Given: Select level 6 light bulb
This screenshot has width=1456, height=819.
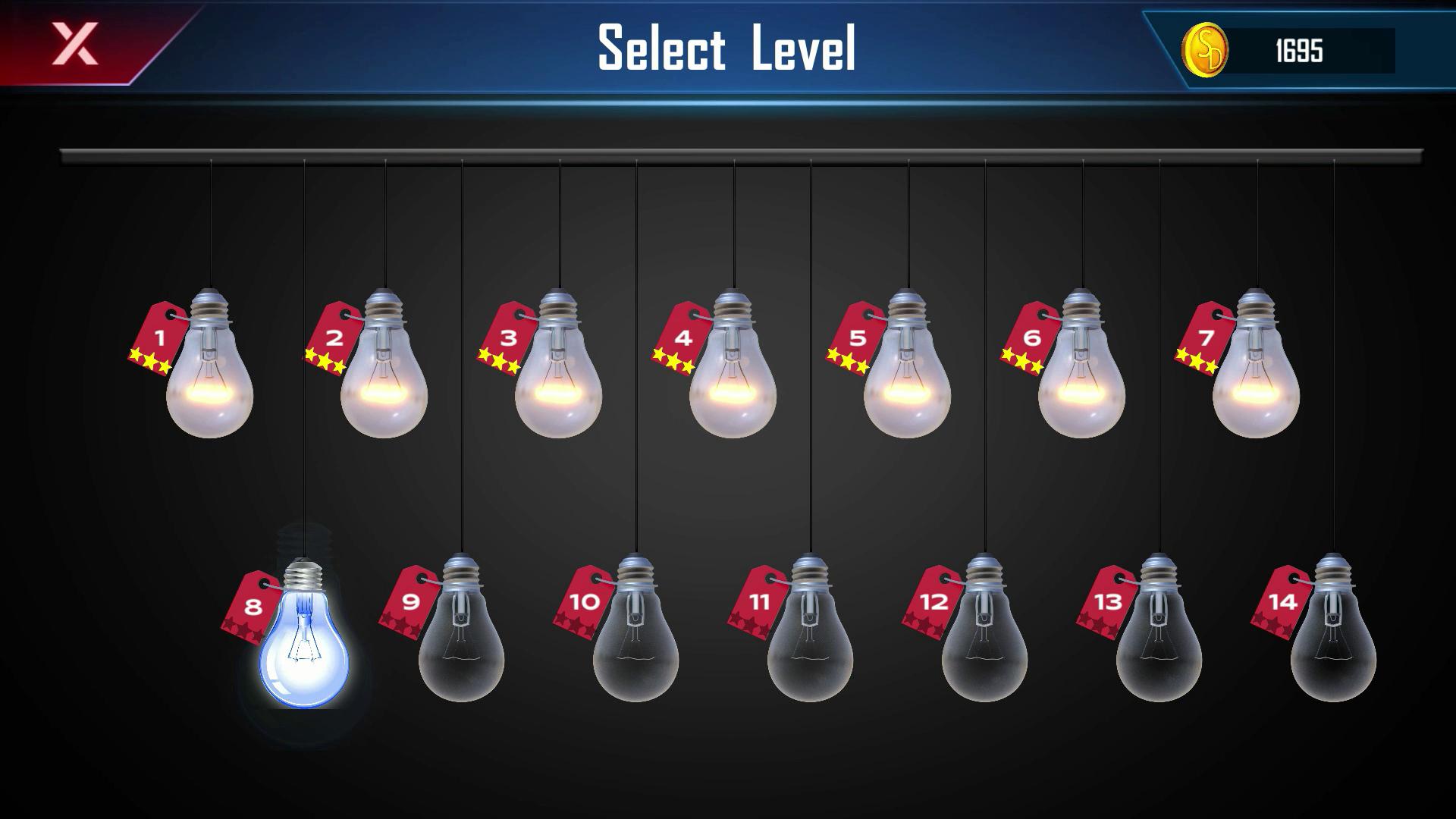Looking at the screenshot, I should click(1081, 379).
